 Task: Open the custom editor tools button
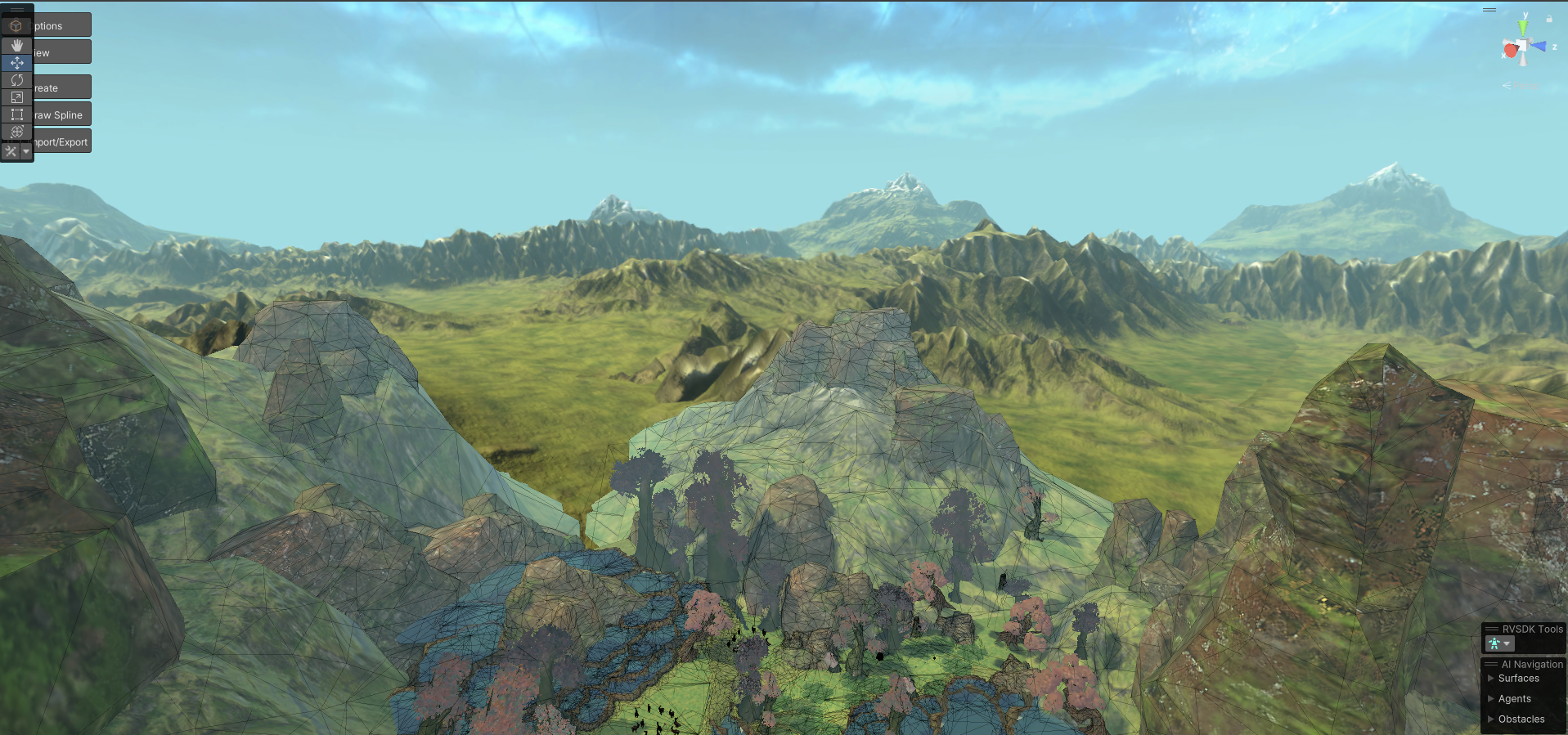[11, 151]
